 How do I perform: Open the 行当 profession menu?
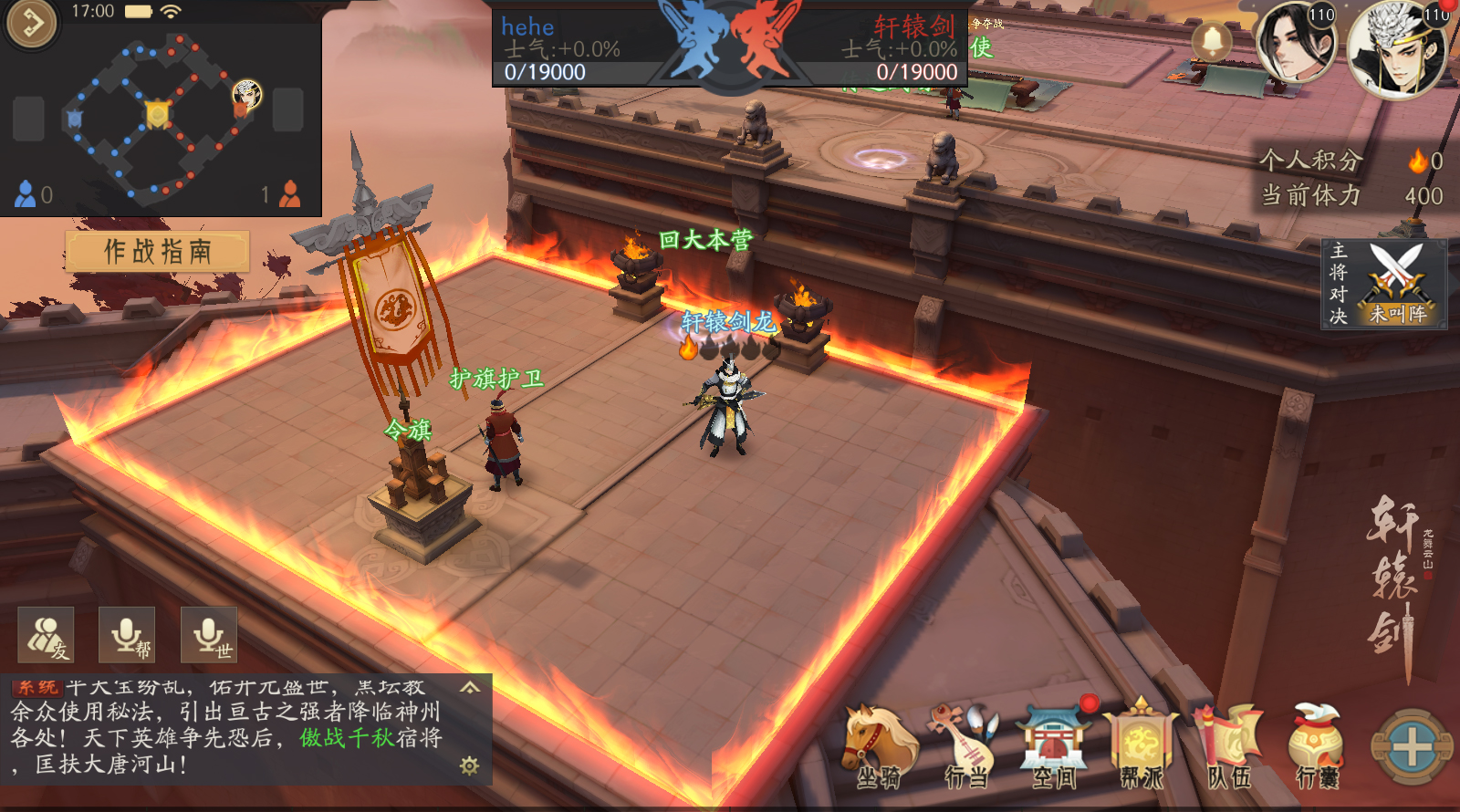[x=965, y=746]
